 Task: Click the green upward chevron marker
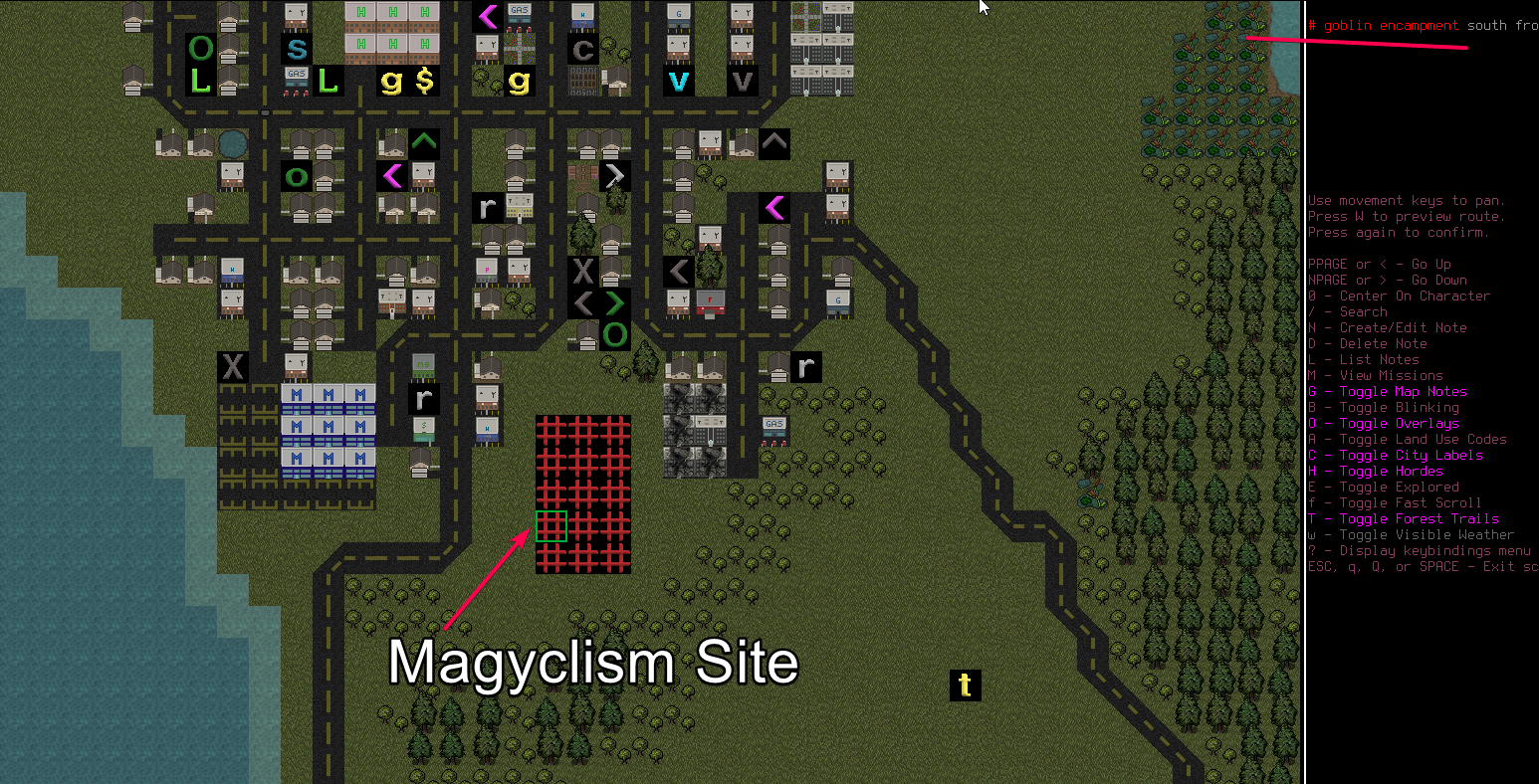[424, 143]
